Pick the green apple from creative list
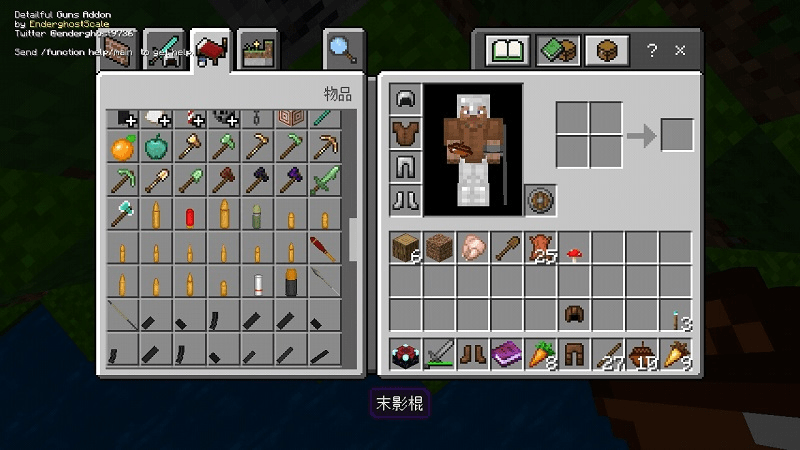 click(x=156, y=149)
